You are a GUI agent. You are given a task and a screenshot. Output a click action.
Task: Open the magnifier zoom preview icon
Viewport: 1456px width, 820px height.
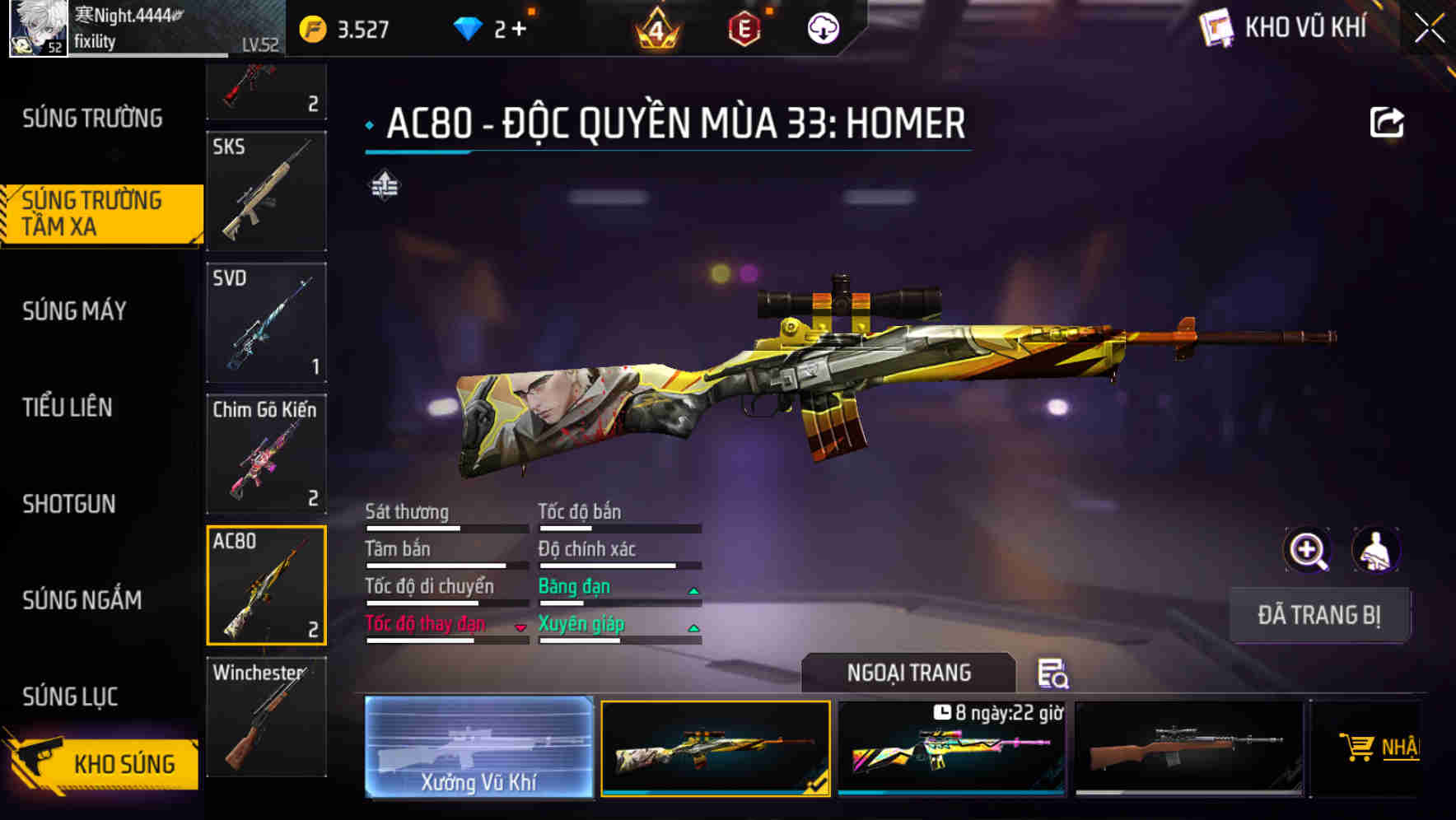(1308, 550)
